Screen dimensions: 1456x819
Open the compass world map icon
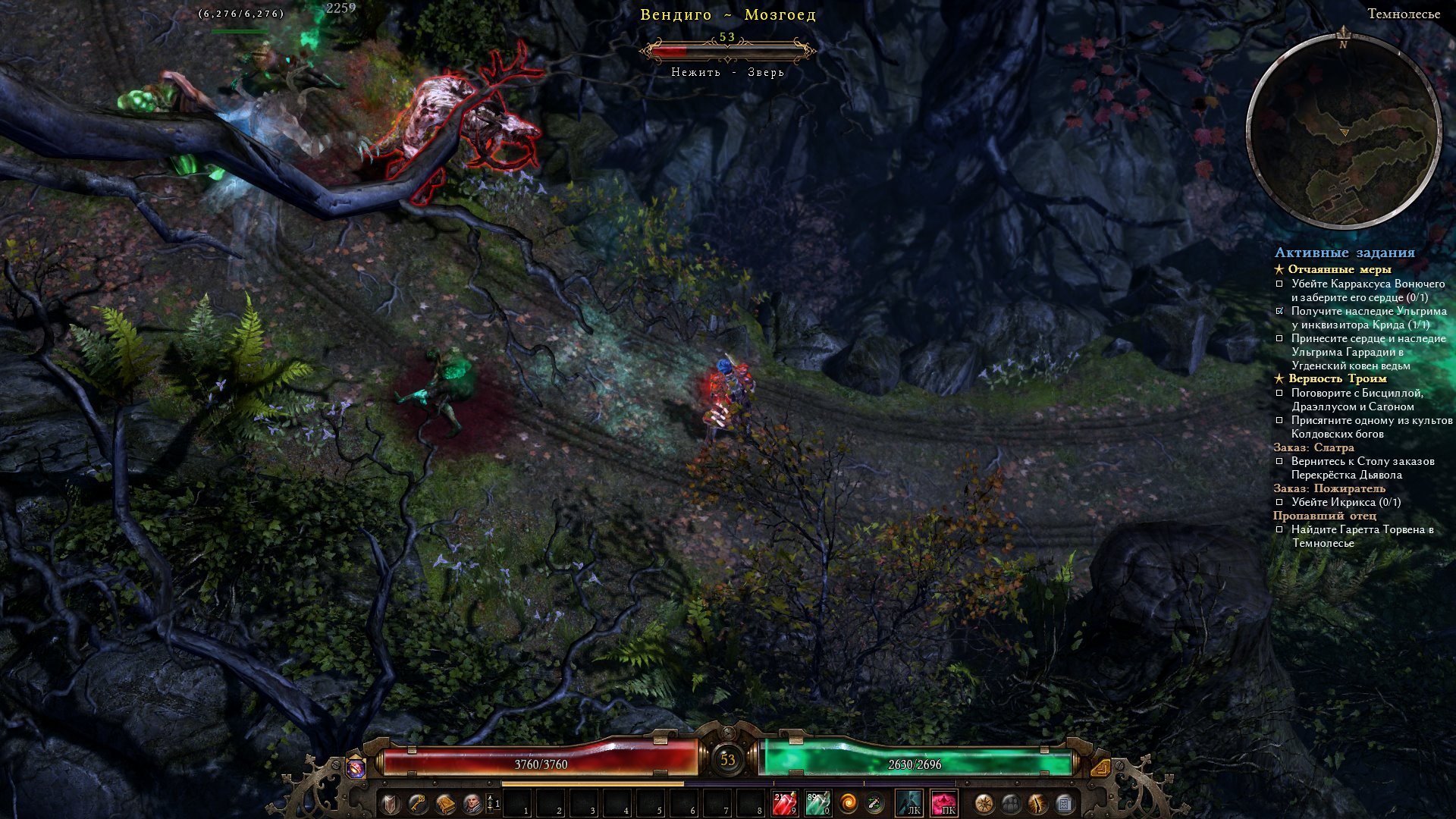(984, 803)
